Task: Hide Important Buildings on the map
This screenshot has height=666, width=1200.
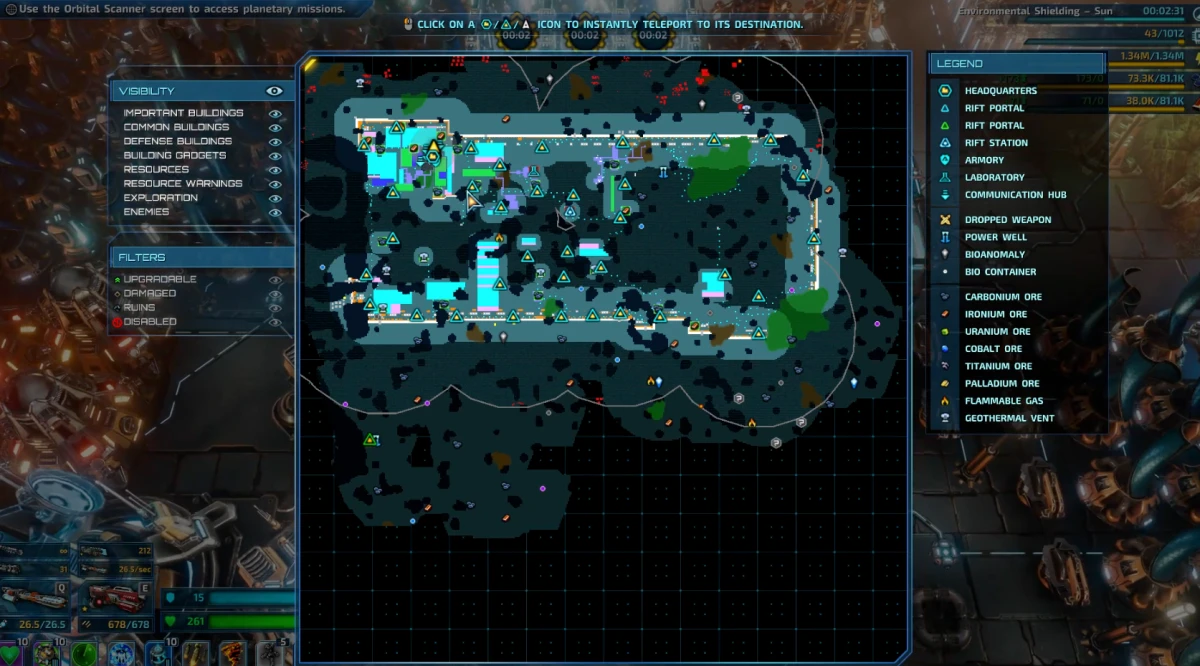Action: [x=275, y=114]
